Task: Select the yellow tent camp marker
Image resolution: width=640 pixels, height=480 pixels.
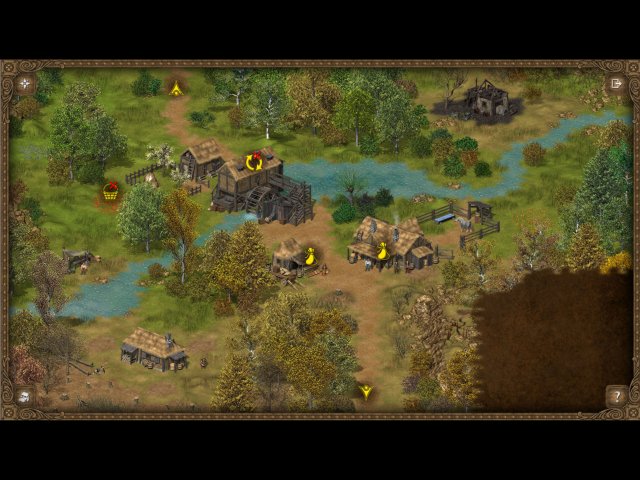Action: point(176,89)
